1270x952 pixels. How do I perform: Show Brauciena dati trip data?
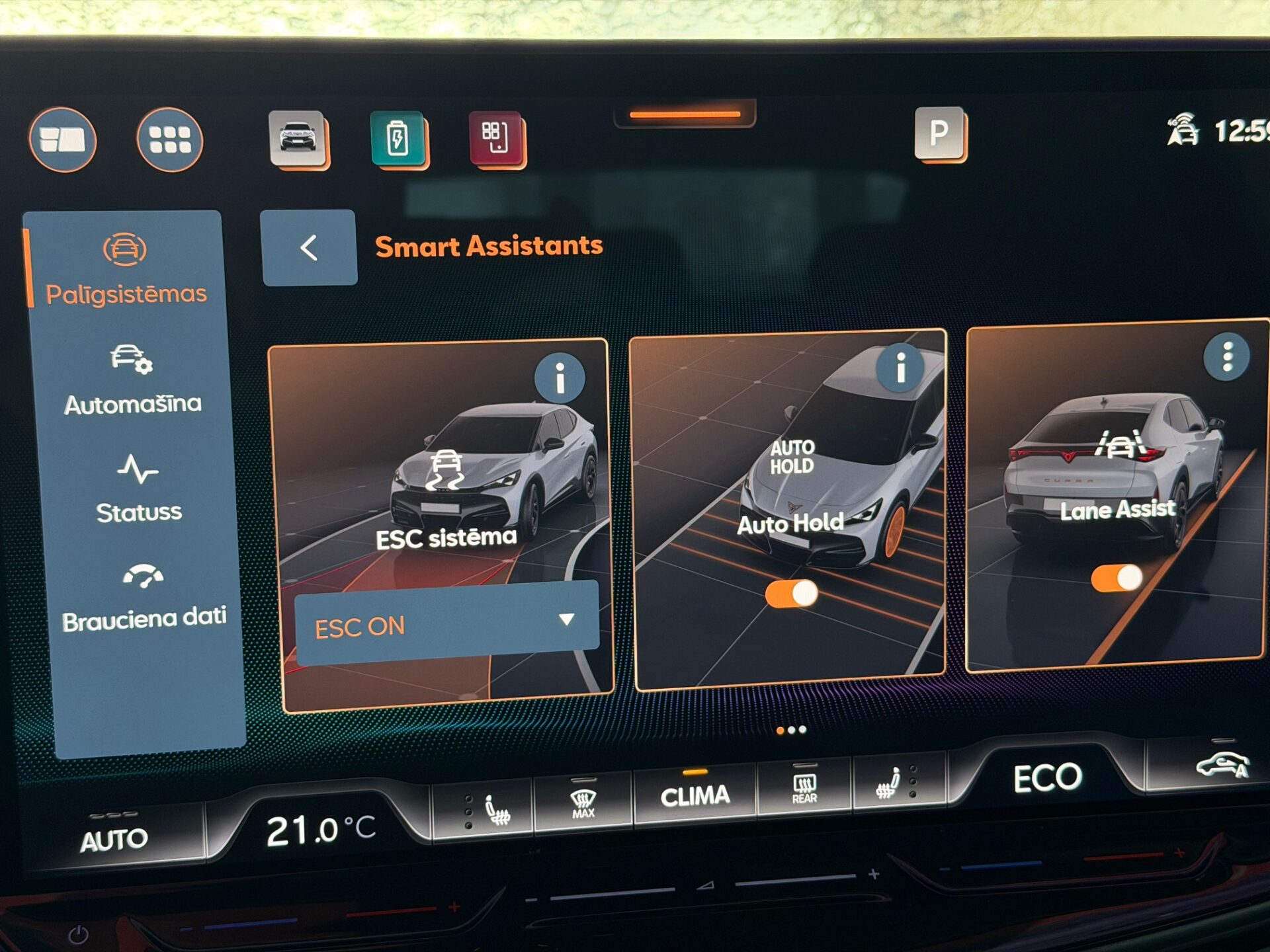tap(144, 597)
